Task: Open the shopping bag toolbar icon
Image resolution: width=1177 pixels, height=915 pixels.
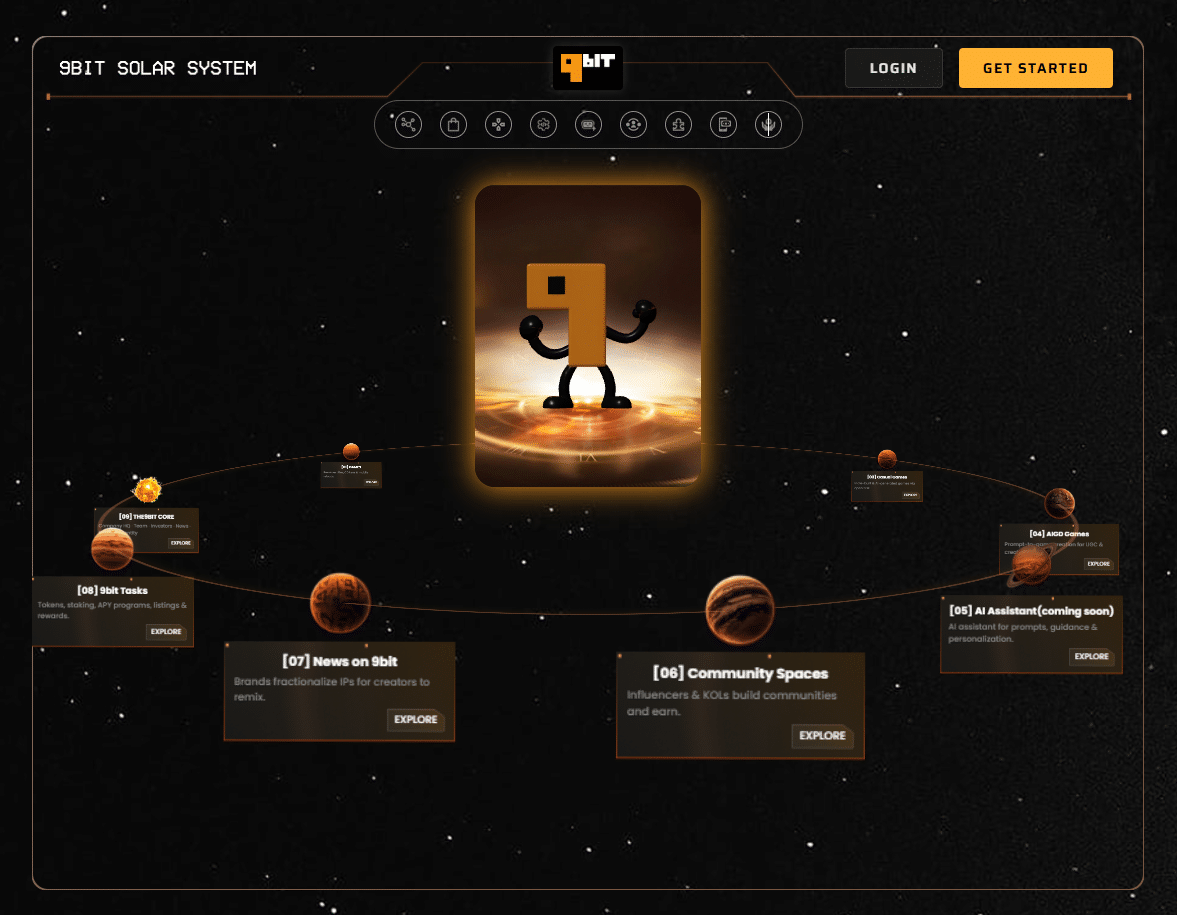Action: tap(453, 124)
